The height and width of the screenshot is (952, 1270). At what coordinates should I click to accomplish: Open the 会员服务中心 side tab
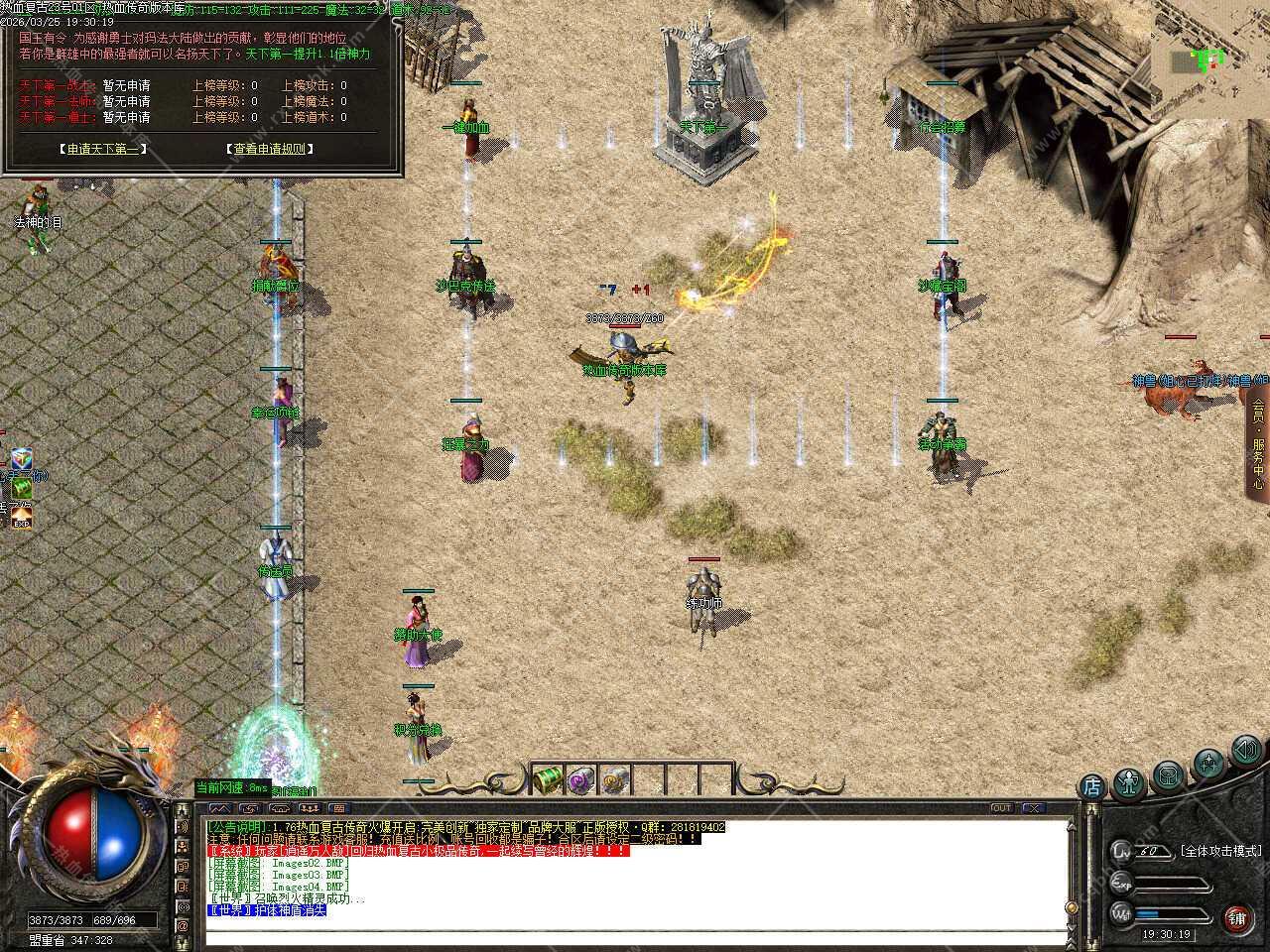tap(1258, 443)
